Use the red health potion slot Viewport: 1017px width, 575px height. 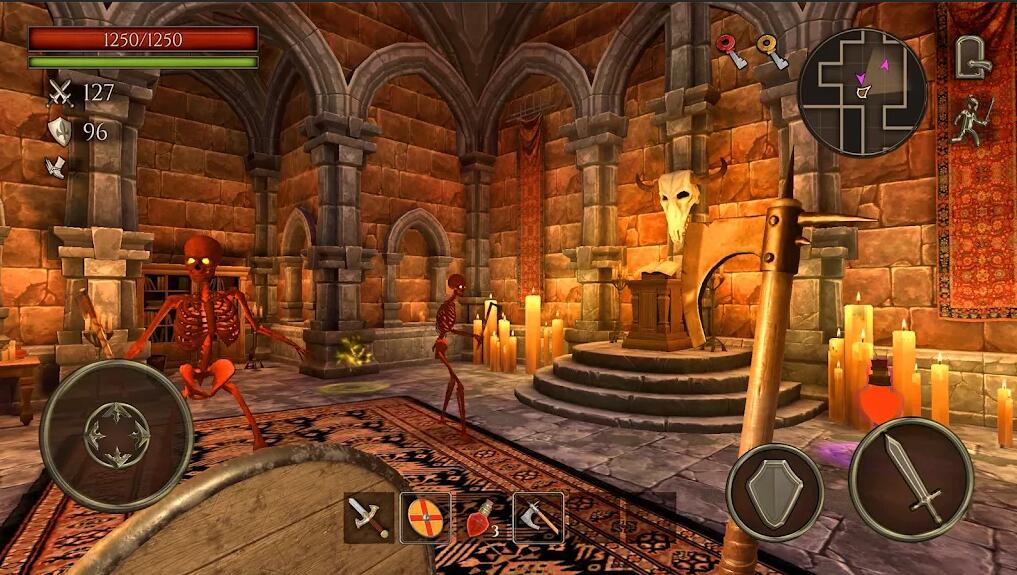pos(482,518)
